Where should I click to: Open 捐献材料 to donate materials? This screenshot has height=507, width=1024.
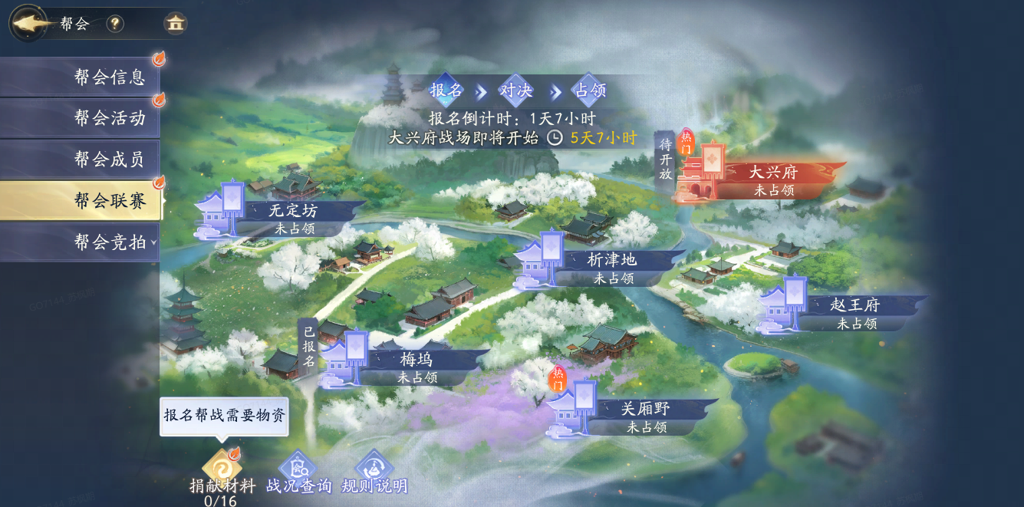(x=221, y=470)
